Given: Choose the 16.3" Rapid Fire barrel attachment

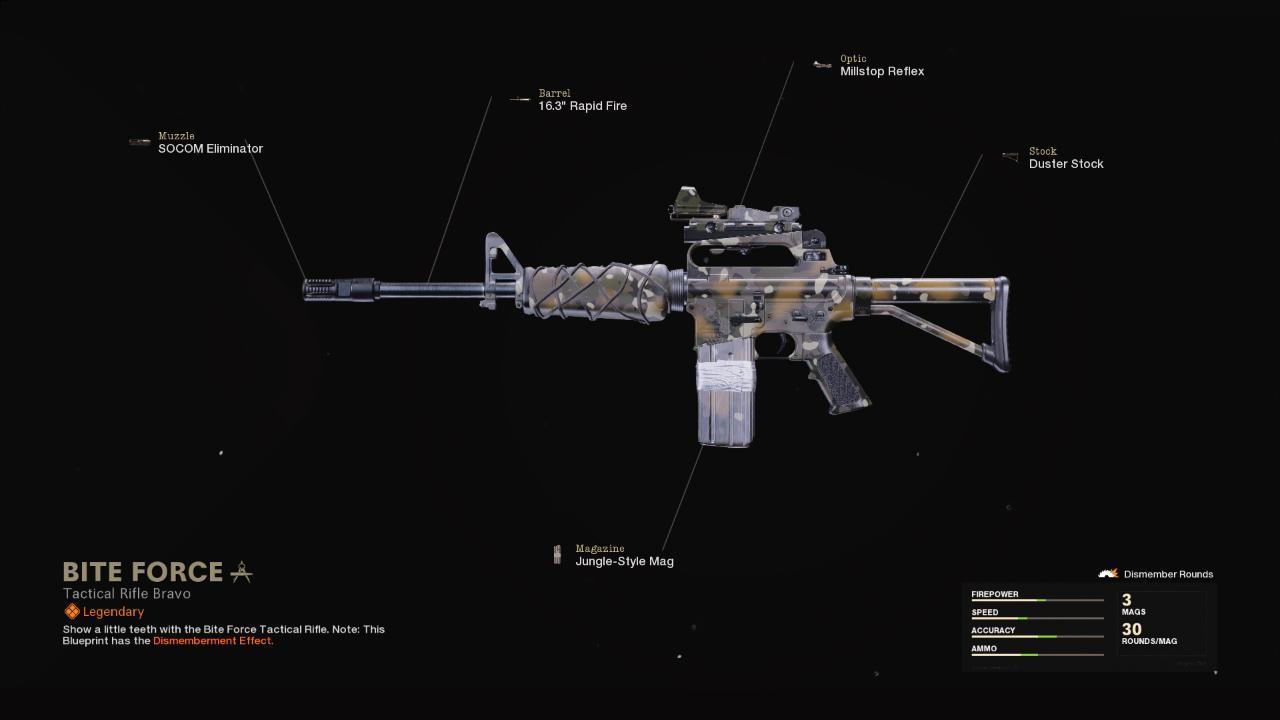Looking at the screenshot, I should (x=582, y=105).
